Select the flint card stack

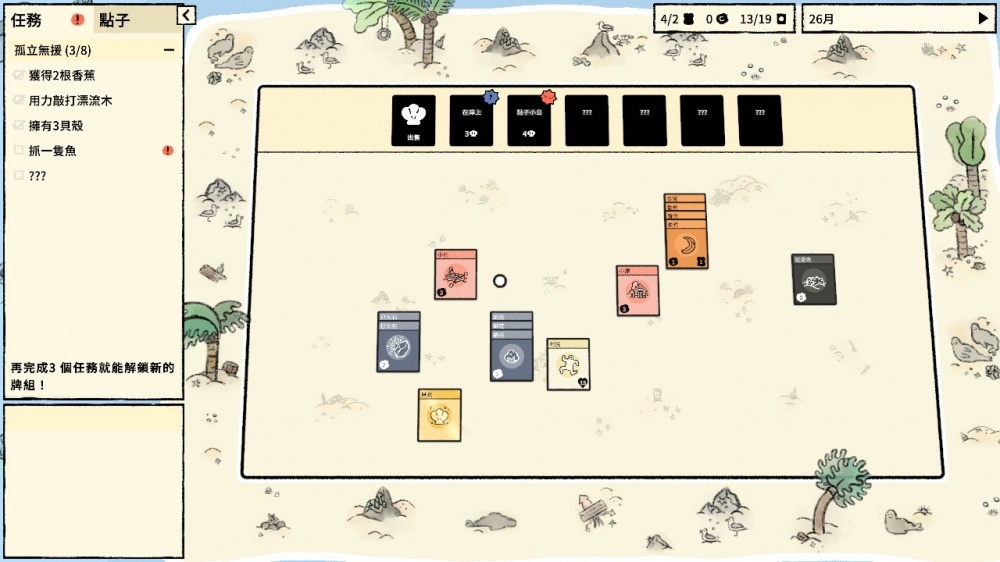click(399, 348)
